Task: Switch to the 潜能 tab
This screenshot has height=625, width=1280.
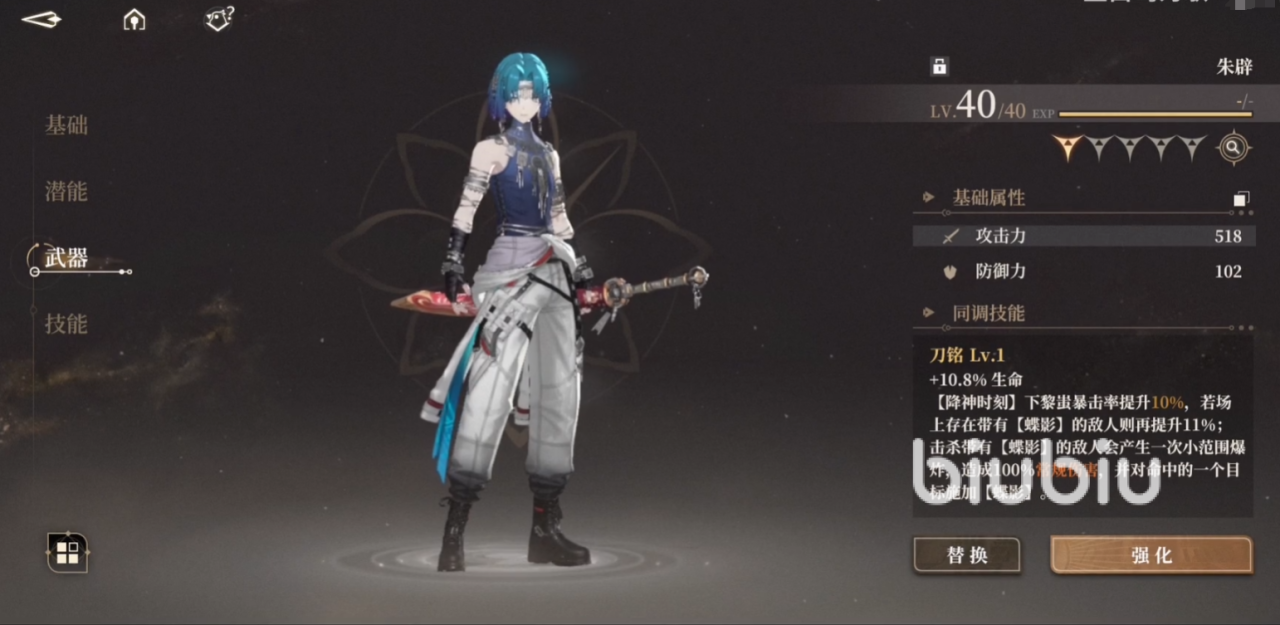Action: [66, 191]
